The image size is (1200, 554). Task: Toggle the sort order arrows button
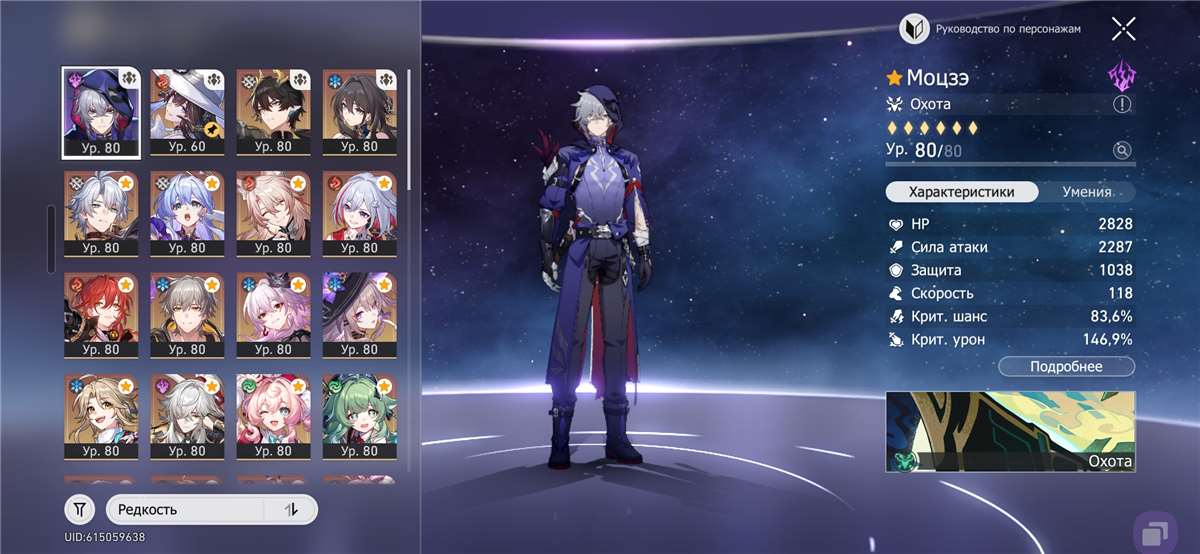click(291, 509)
